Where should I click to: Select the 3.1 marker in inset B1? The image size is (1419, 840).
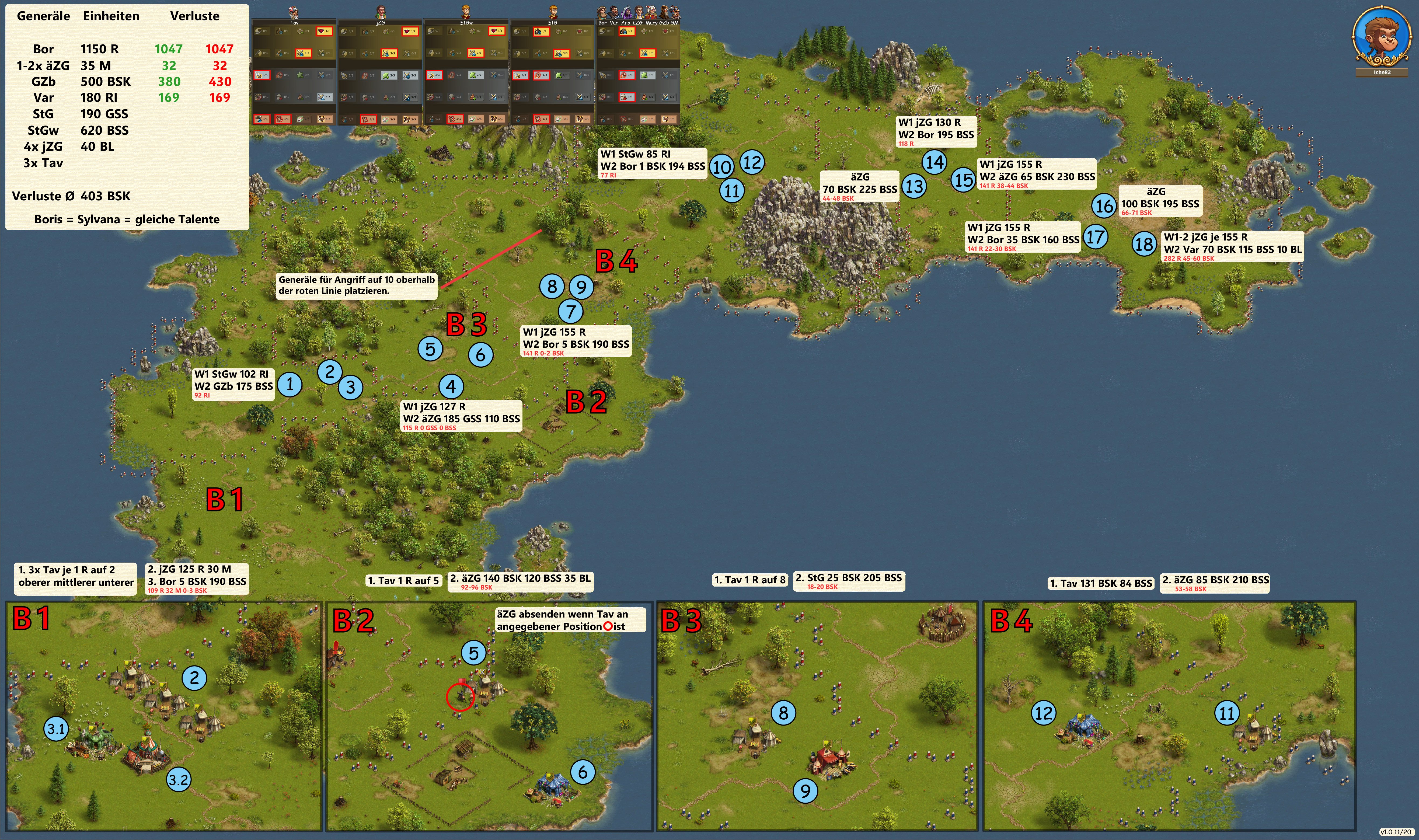click(56, 729)
